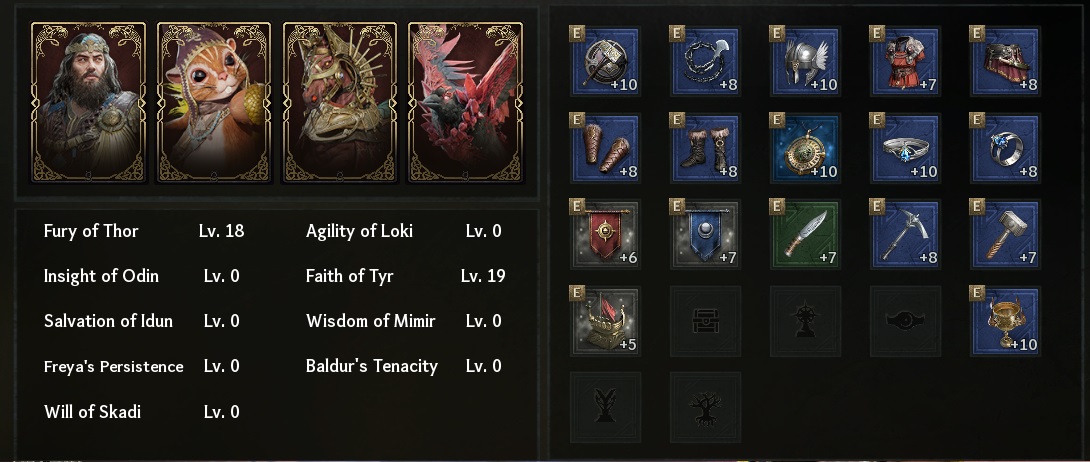Inspect the golden goblet slot

point(1005,321)
